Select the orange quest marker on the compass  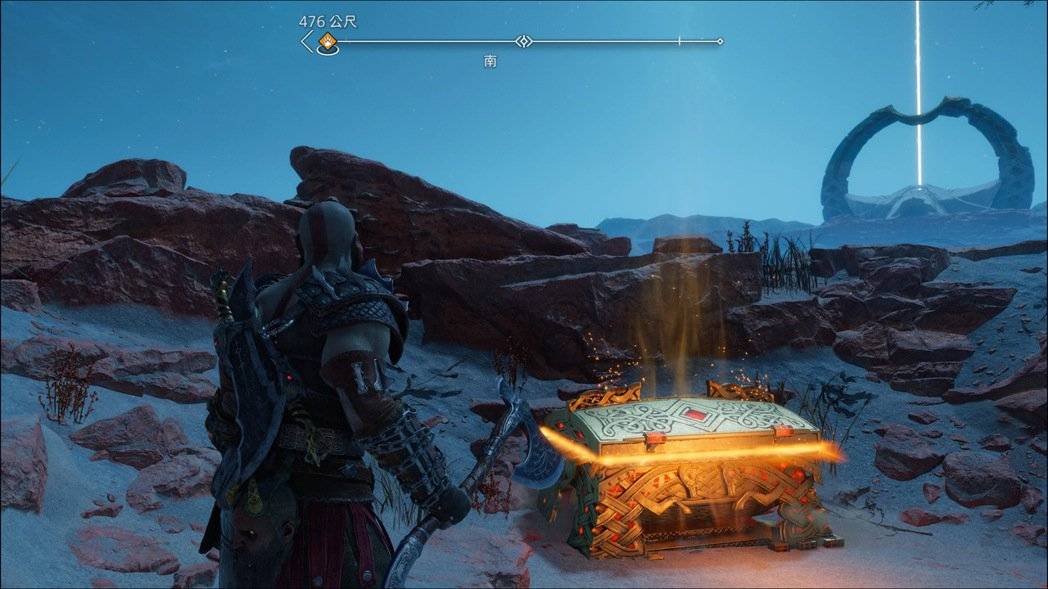click(x=326, y=41)
